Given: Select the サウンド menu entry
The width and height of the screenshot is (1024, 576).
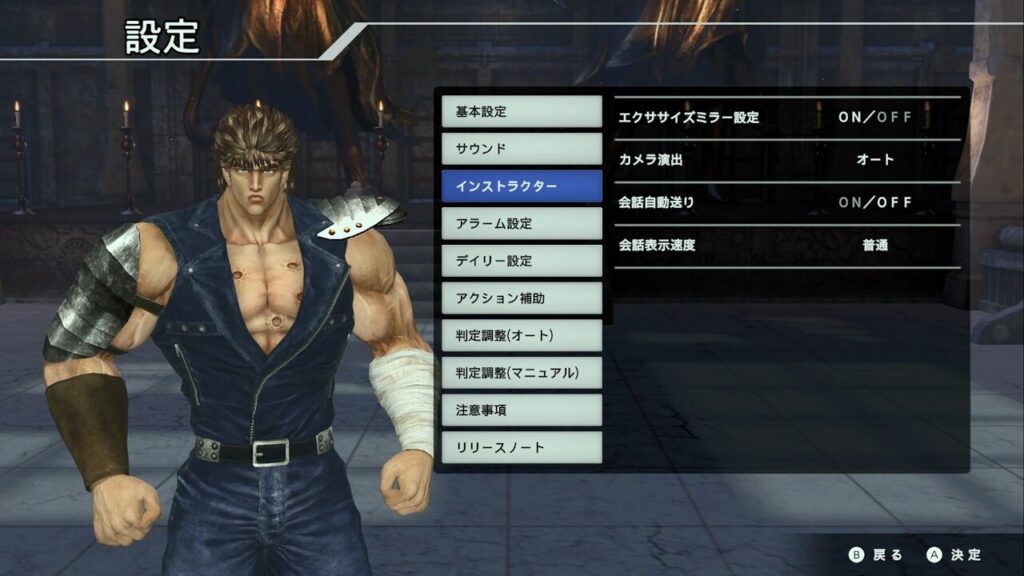Looking at the screenshot, I should pyautogui.click(x=521, y=148).
